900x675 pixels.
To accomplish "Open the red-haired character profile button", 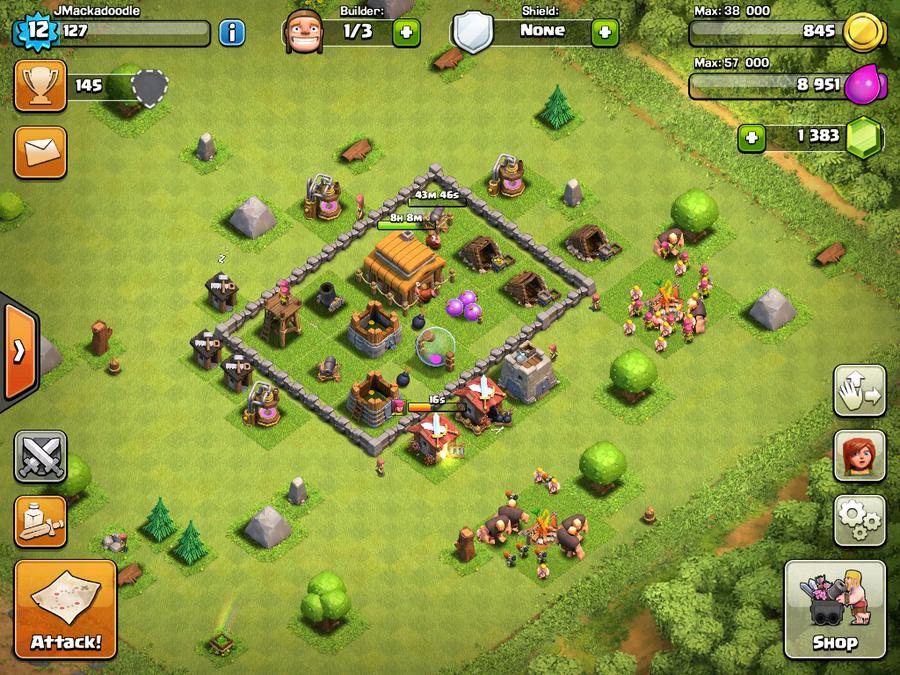I will pos(860,455).
